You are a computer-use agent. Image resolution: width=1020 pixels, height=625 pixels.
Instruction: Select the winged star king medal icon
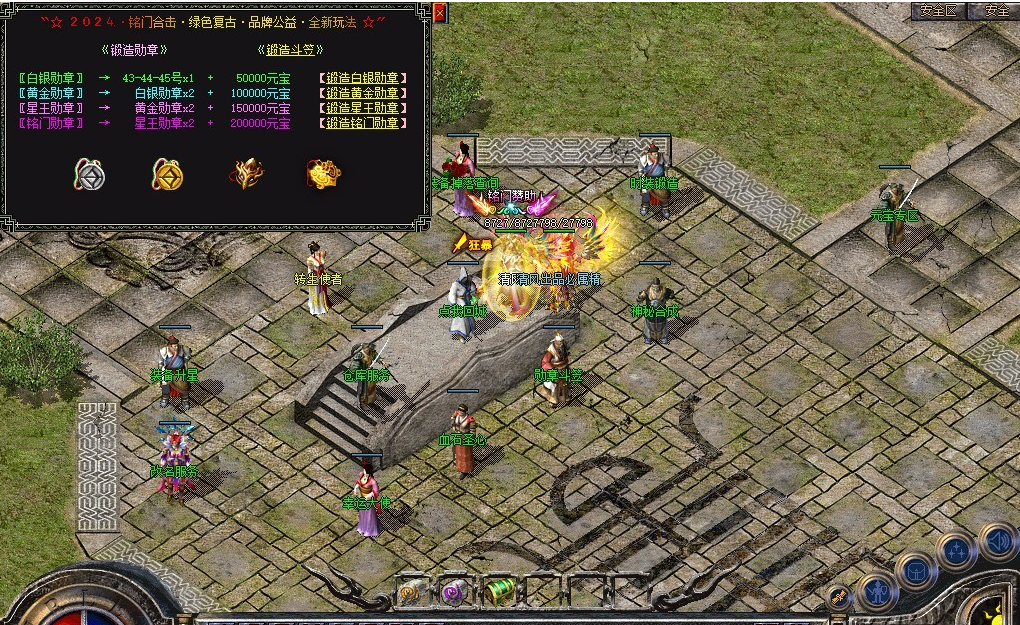pos(245,174)
